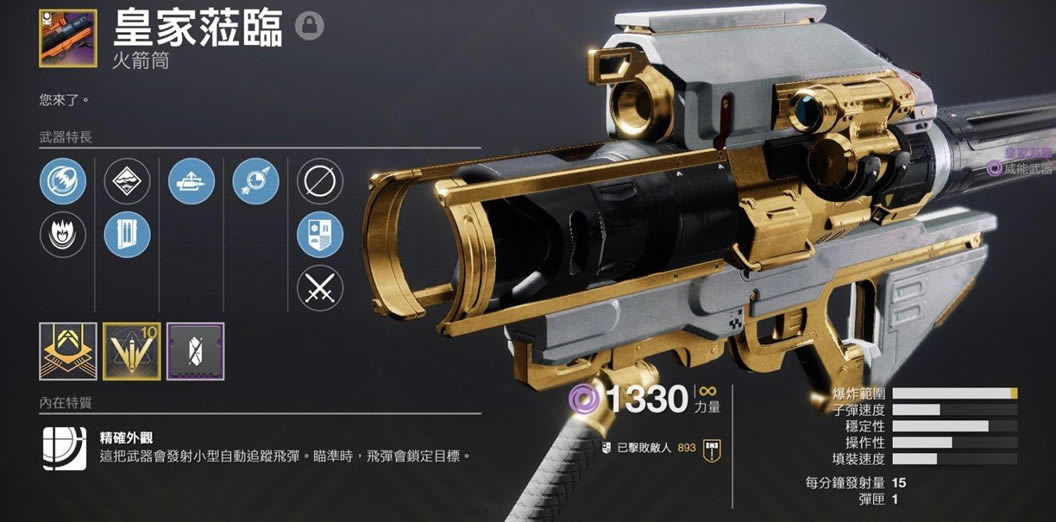Toggle the lock icon beside weapon name

click(x=310, y=26)
